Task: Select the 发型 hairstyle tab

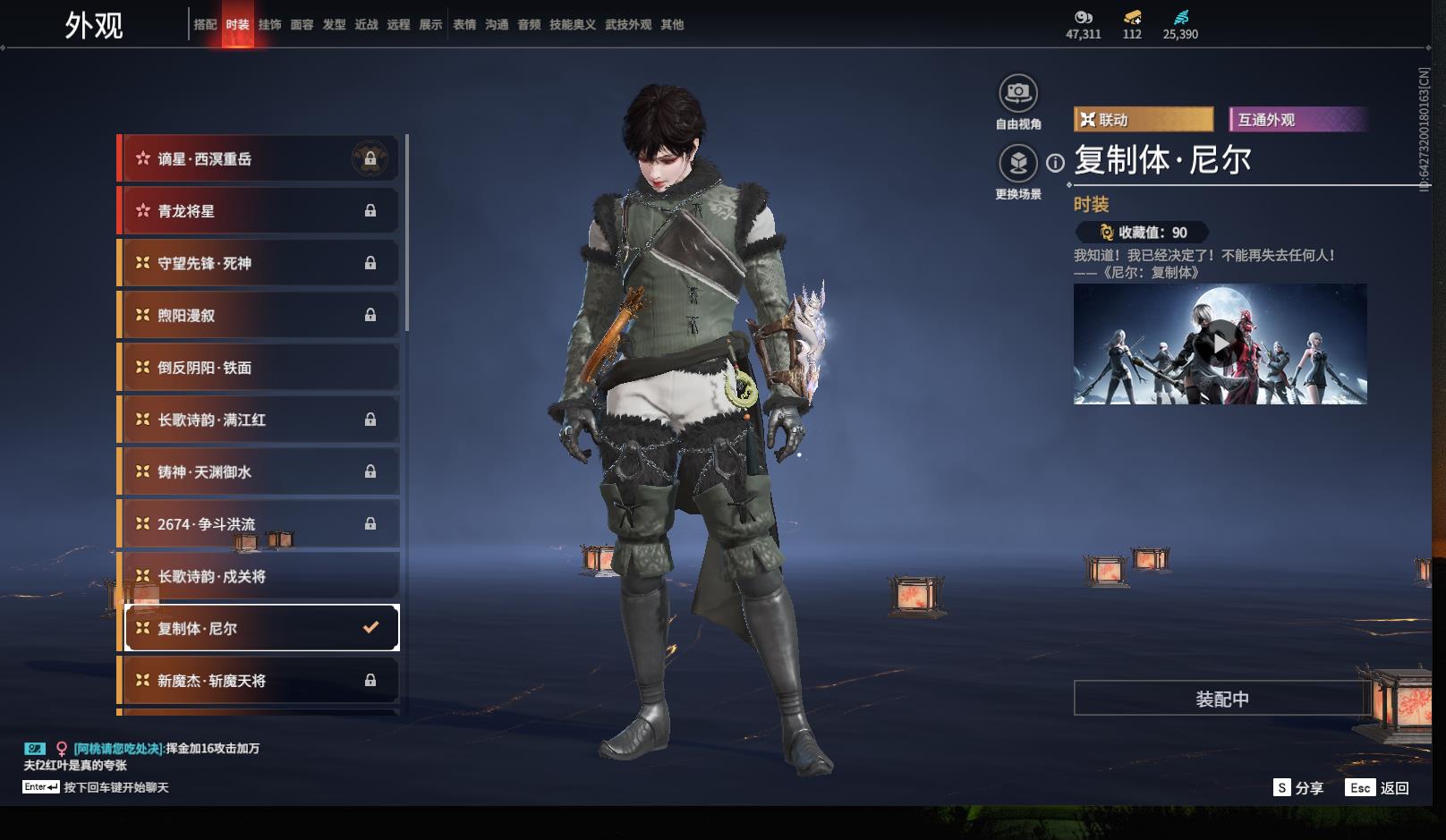Action: (334, 25)
